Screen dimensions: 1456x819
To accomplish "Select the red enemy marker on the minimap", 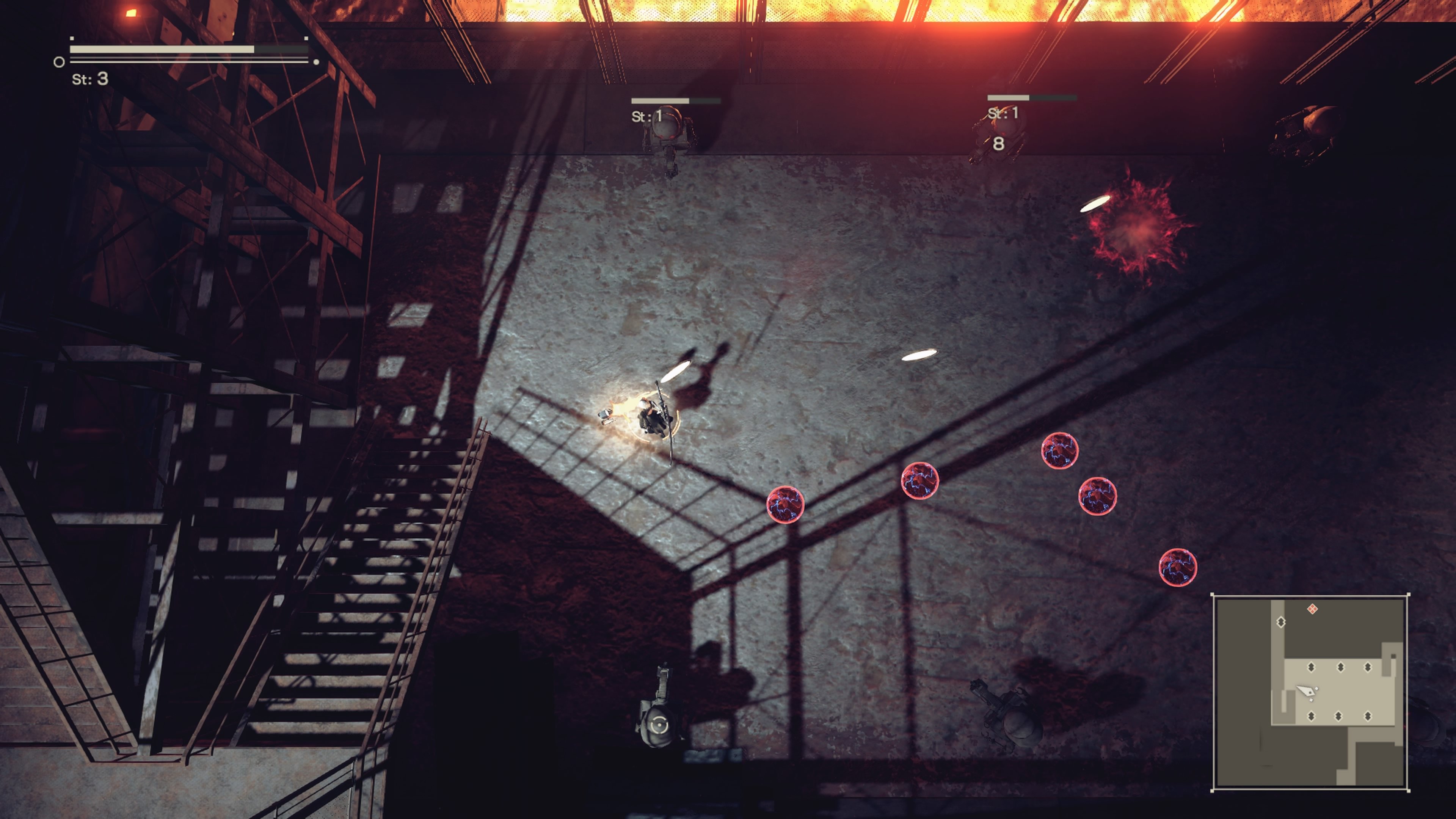I will tap(1312, 609).
